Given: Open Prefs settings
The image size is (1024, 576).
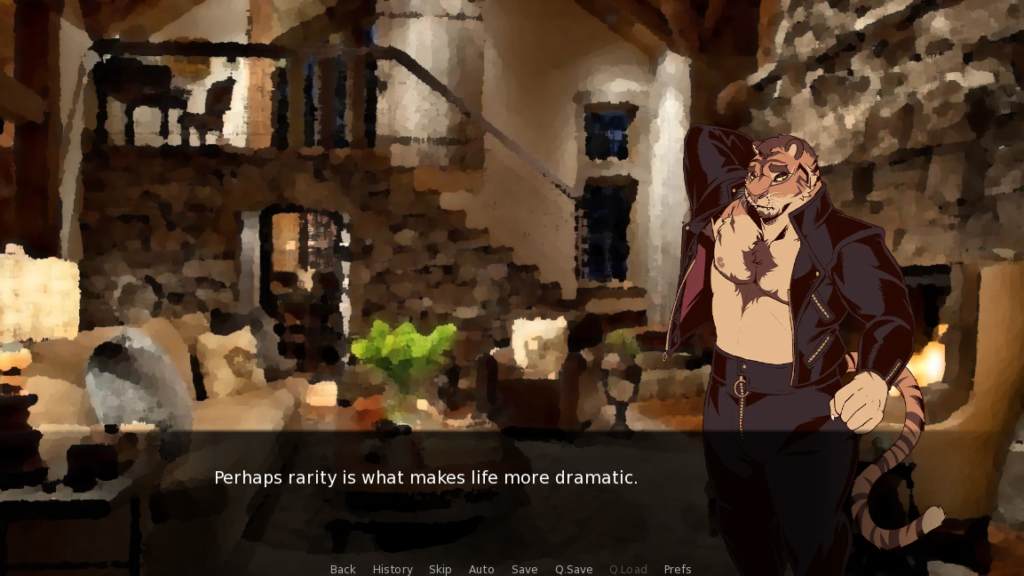Looking at the screenshot, I should pyautogui.click(x=677, y=569).
